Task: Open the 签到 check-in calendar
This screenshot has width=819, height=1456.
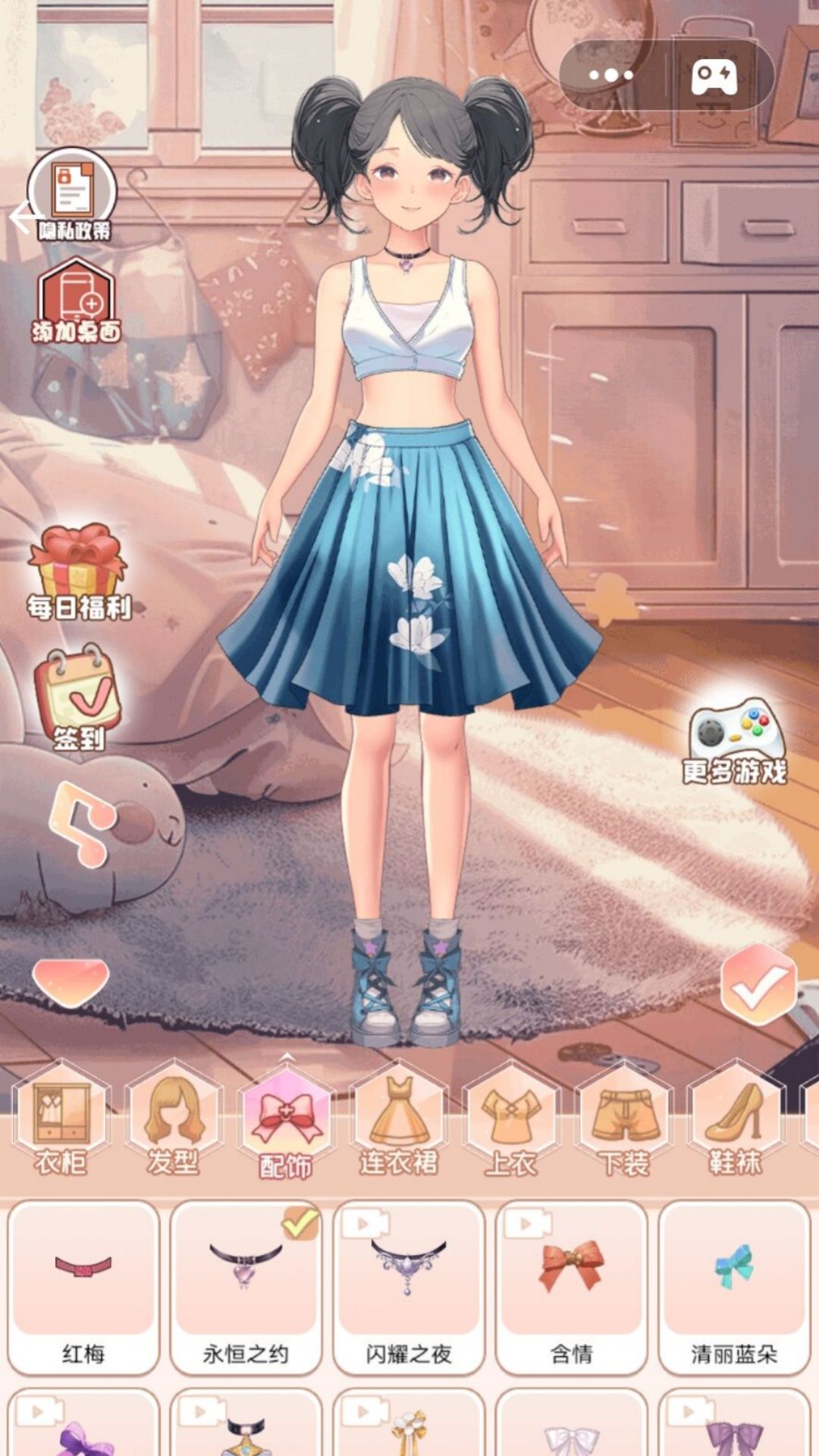Action: click(78, 698)
